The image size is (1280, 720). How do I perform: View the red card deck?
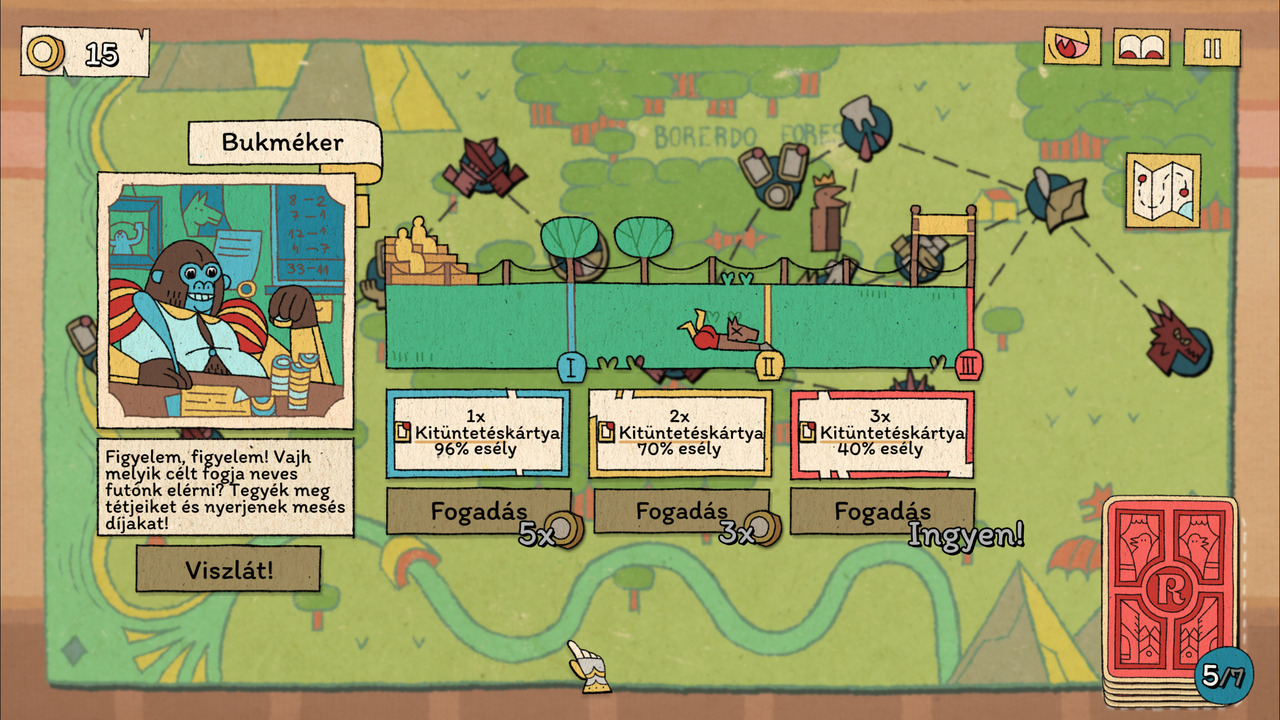pos(1168,598)
